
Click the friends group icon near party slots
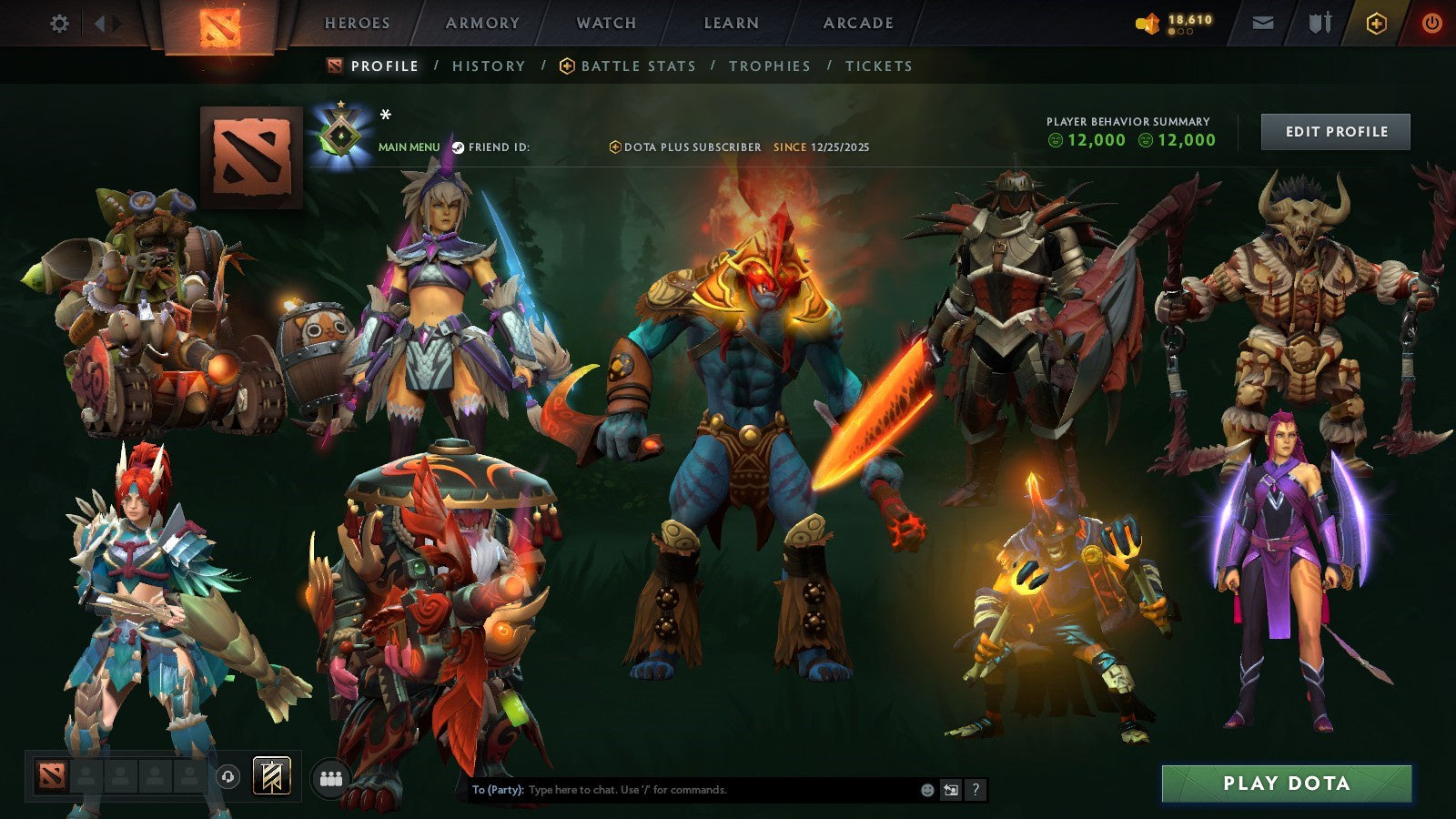[x=331, y=777]
